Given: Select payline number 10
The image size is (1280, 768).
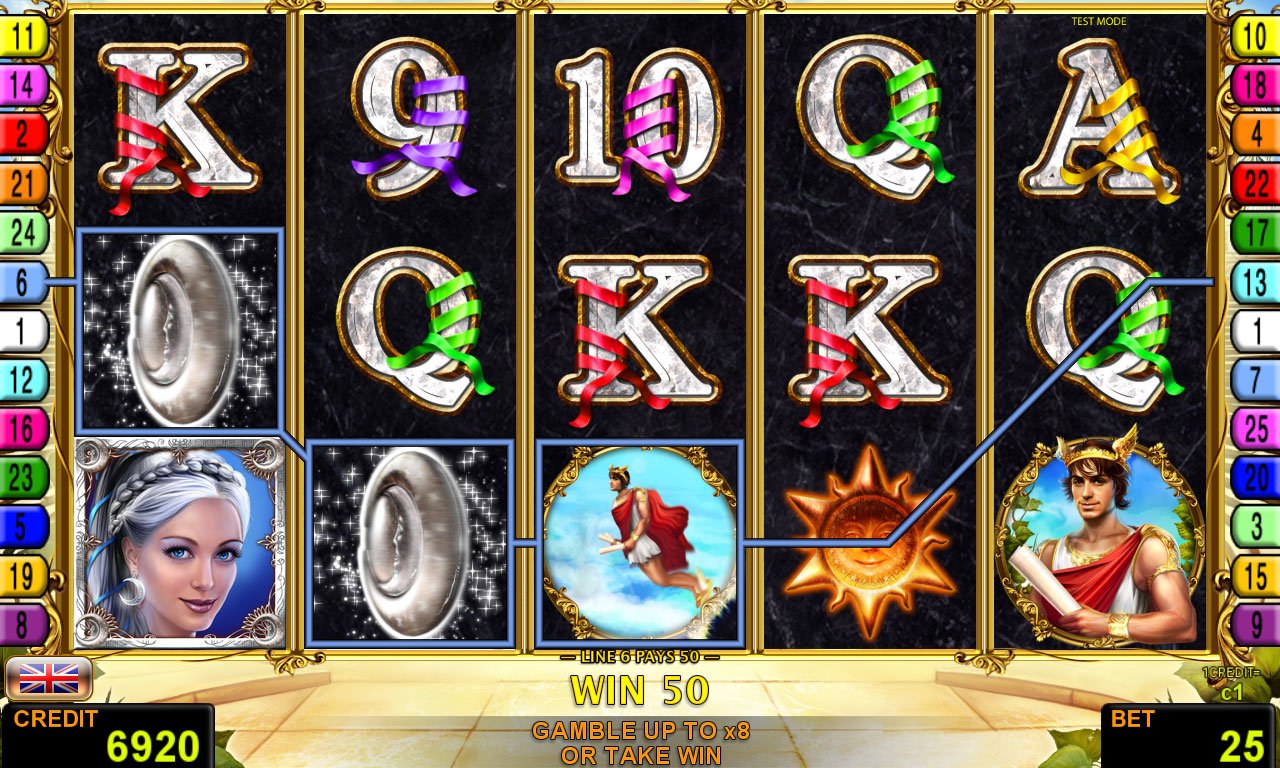Looking at the screenshot, I should click(1255, 37).
